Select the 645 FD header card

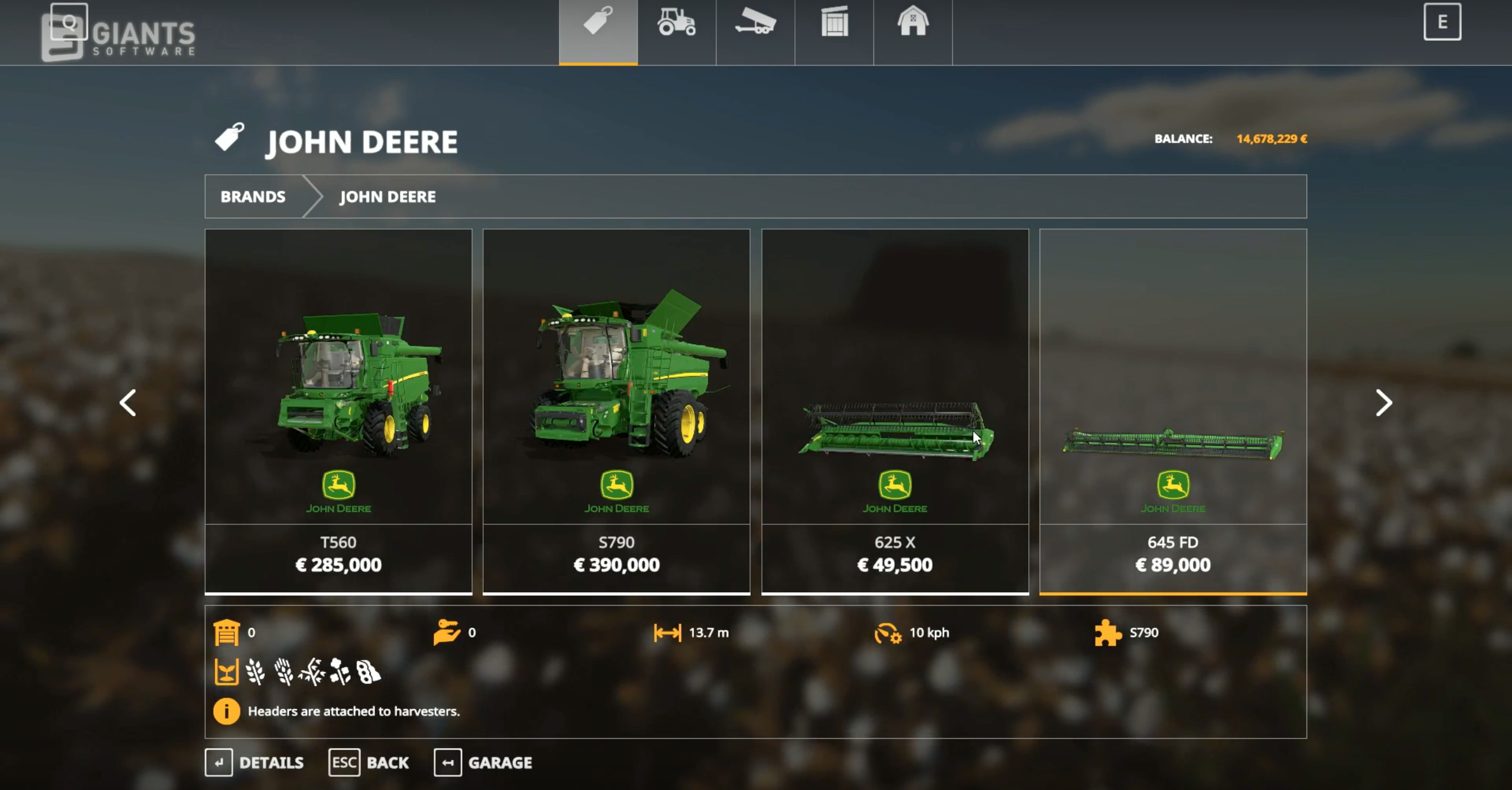pyautogui.click(x=1173, y=410)
